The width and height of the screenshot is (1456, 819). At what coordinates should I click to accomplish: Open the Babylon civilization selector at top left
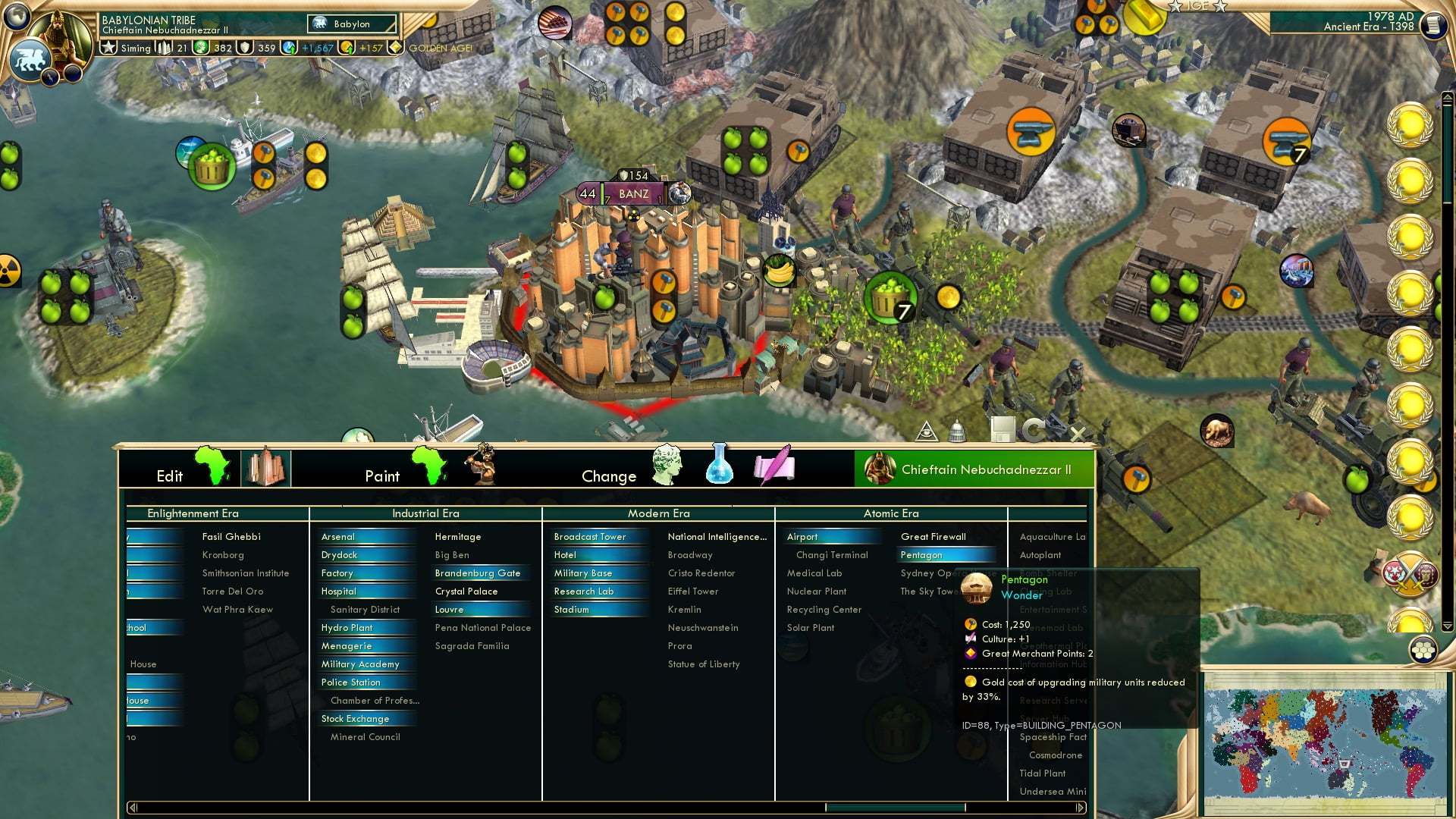point(350,24)
